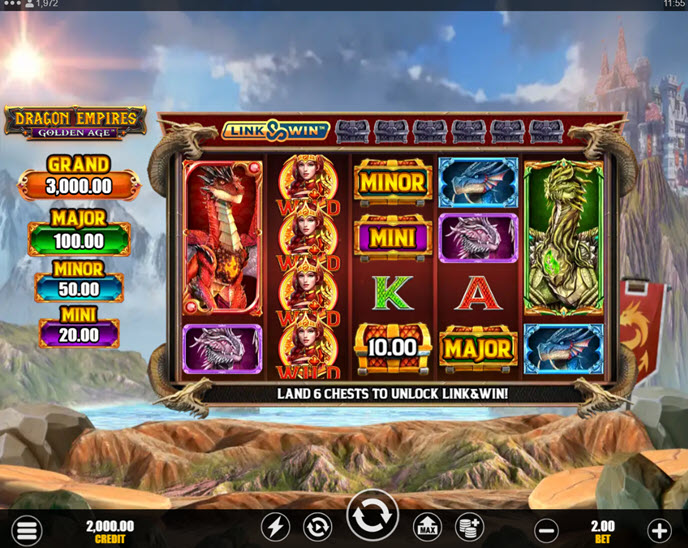
Task: Open the hamburger menu
Action: tap(27, 529)
